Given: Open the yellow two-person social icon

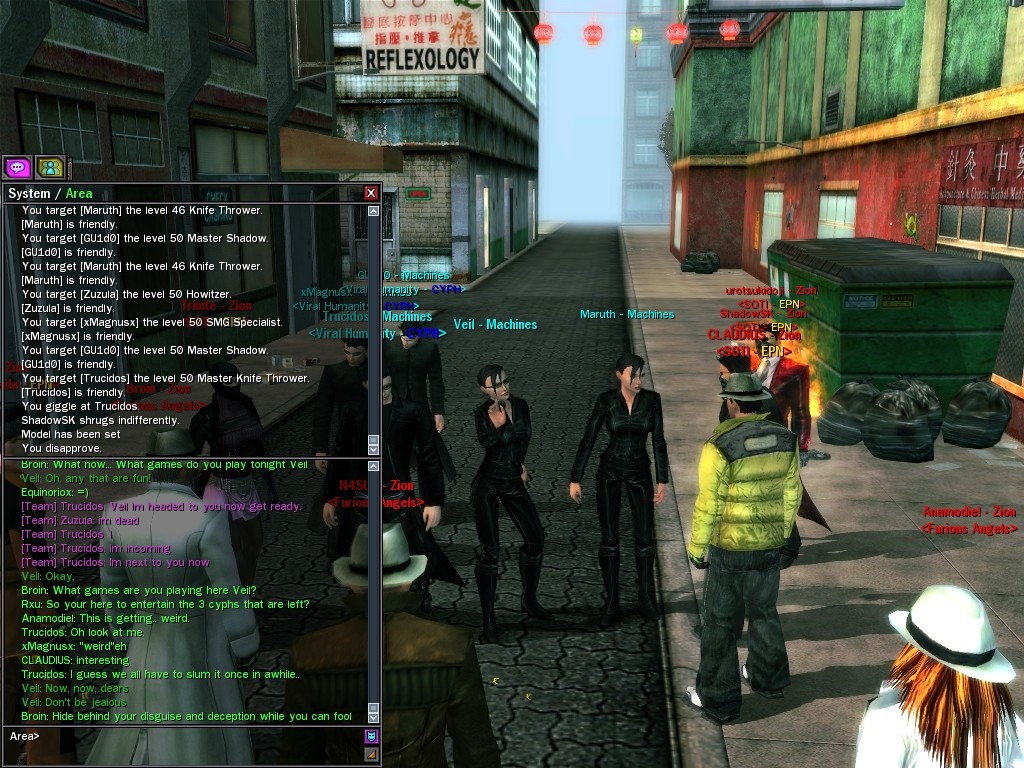Looking at the screenshot, I should (49, 167).
